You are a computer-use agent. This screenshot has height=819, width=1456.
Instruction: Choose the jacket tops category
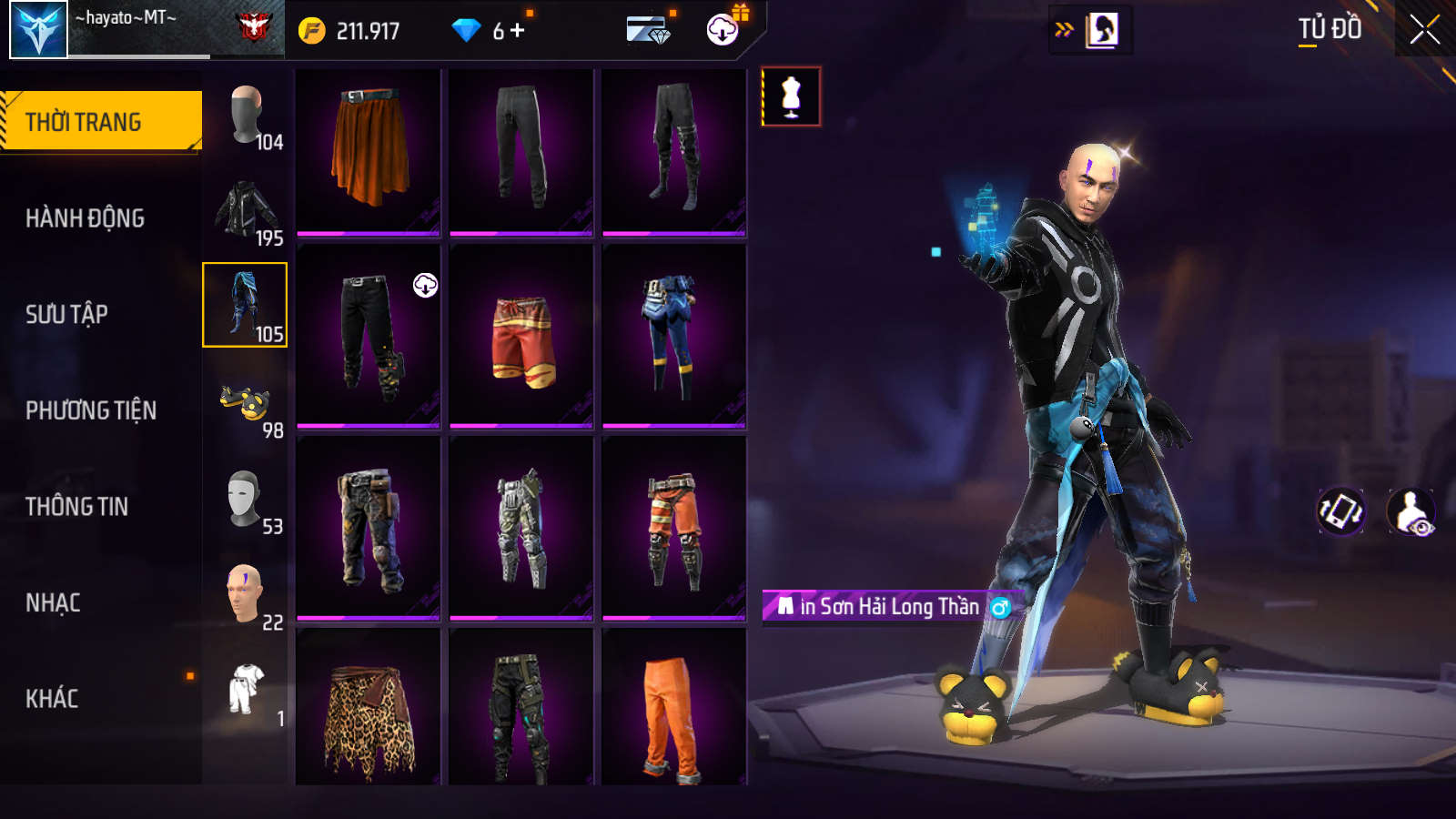pos(246,210)
